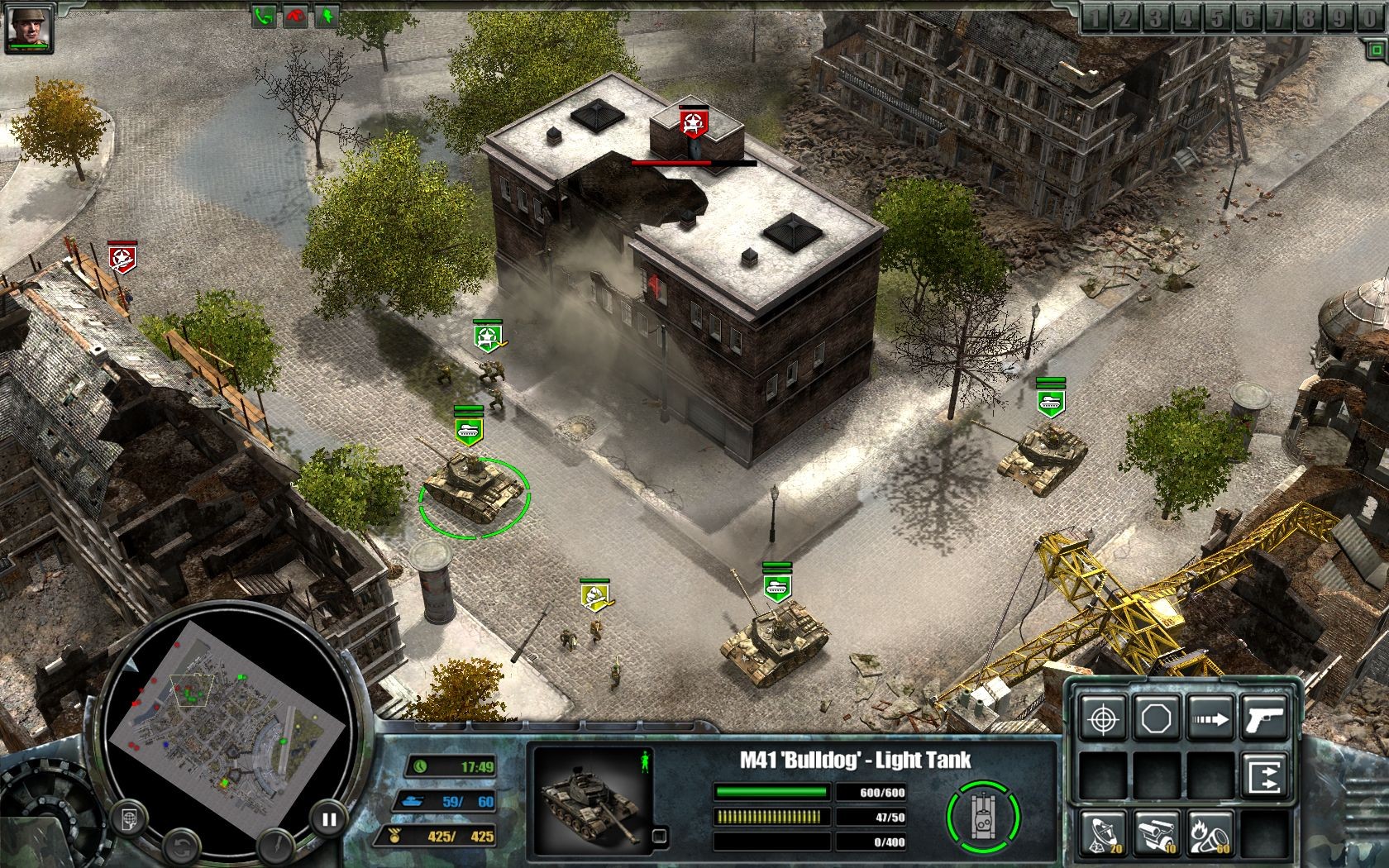Select control group 1
This screenshot has width=1389, height=868.
pyautogui.click(x=1095, y=18)
